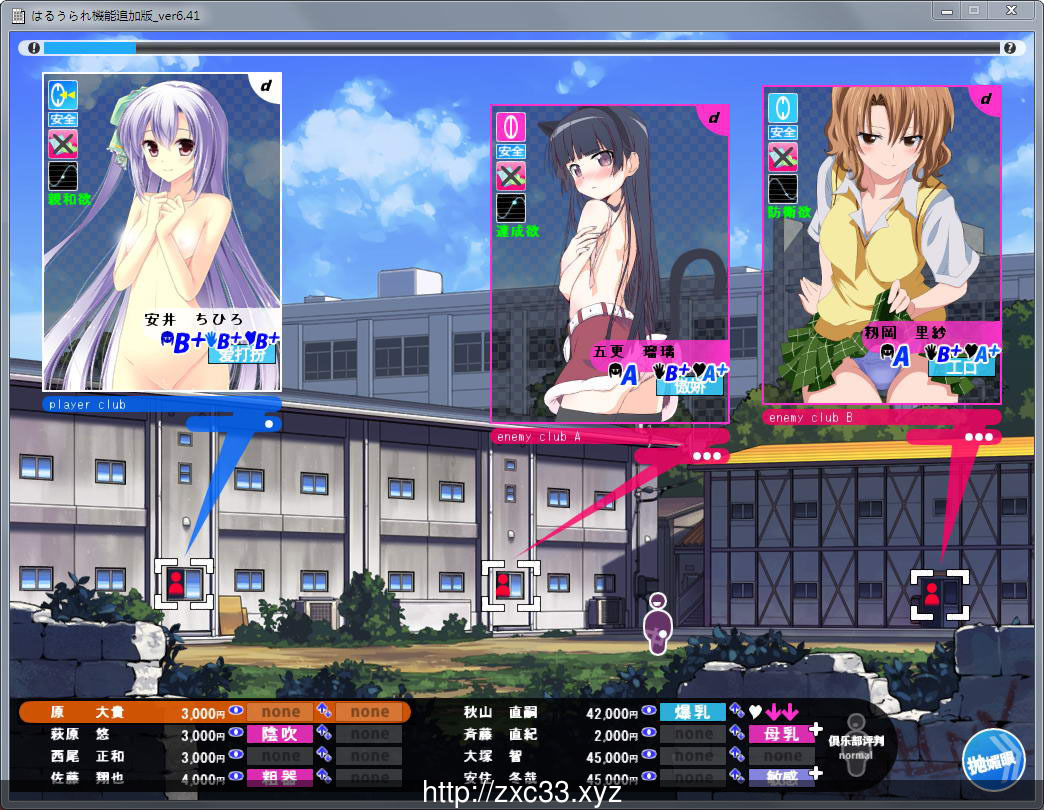Select the player club card of 安井 ちひろ
This screenshot has width=1044, height=810.
pyautogui.click(x=161, y=230)
